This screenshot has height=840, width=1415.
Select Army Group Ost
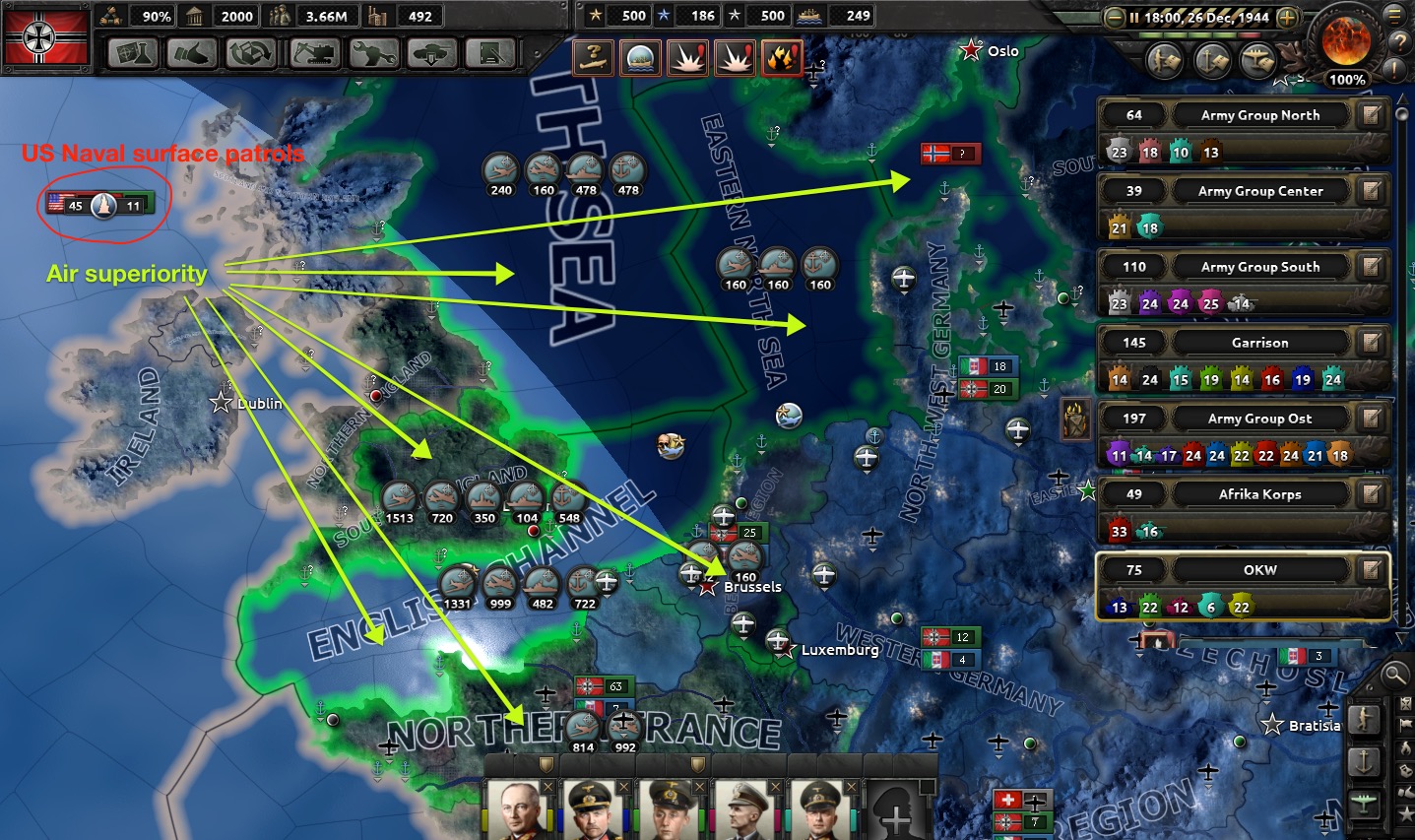[x=1259, y=419]
